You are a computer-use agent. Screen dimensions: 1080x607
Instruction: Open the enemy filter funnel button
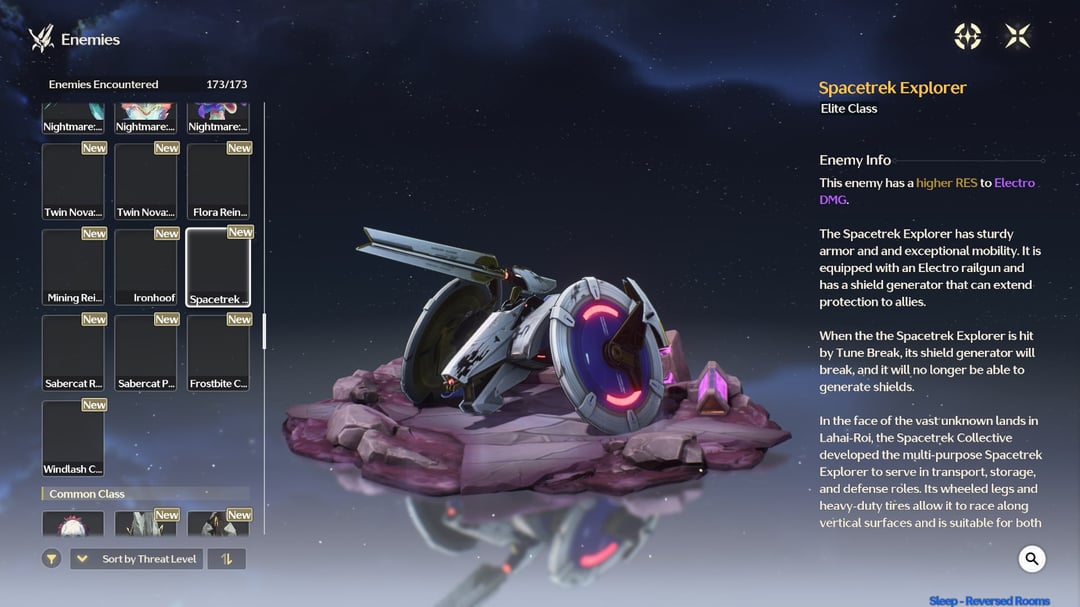click(x=52, y=559)
